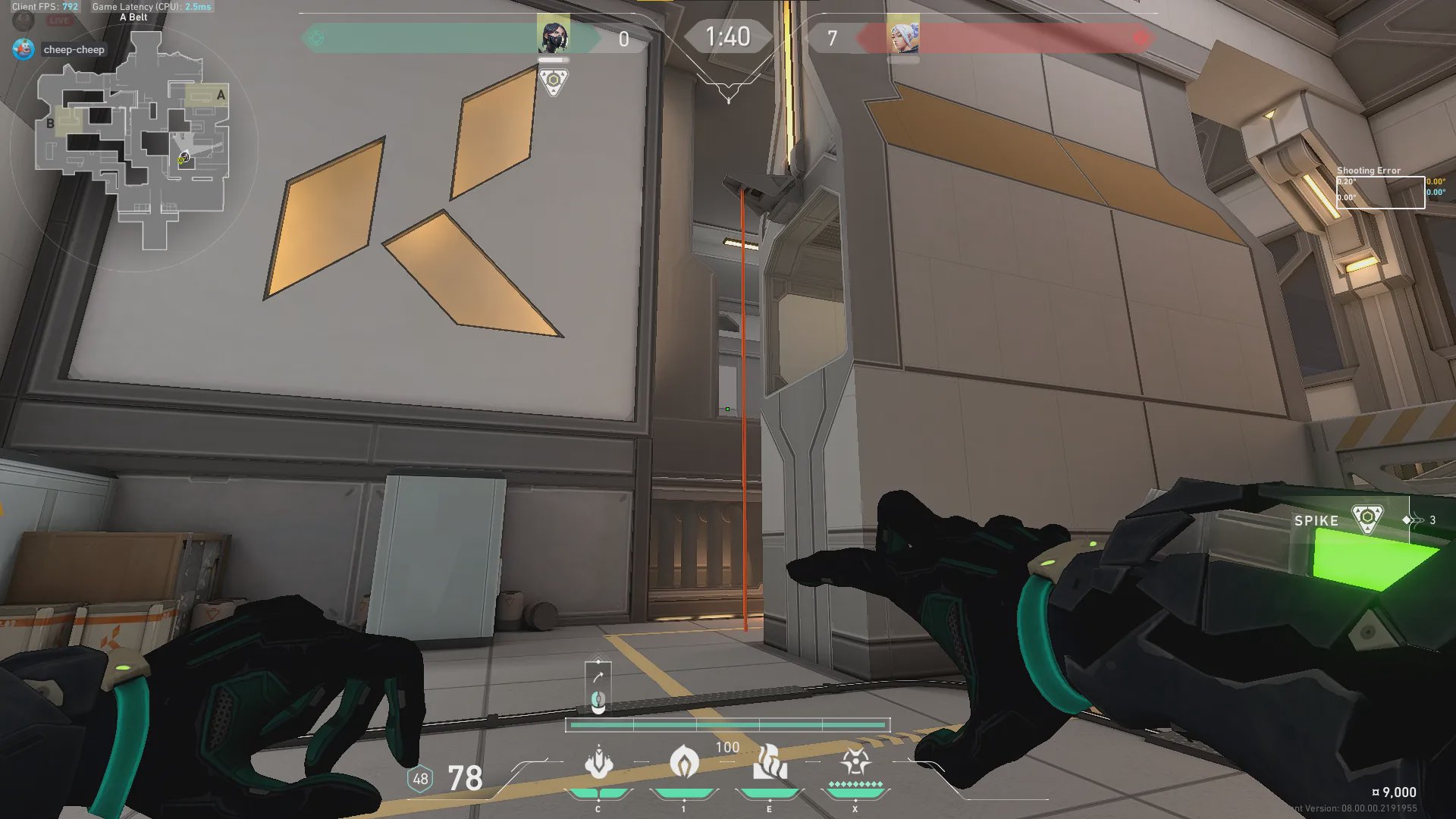Open the cheep-cheep player avatar
Image resolution: width=1456 pixels, height=819 pixels.
pos(24,49)
